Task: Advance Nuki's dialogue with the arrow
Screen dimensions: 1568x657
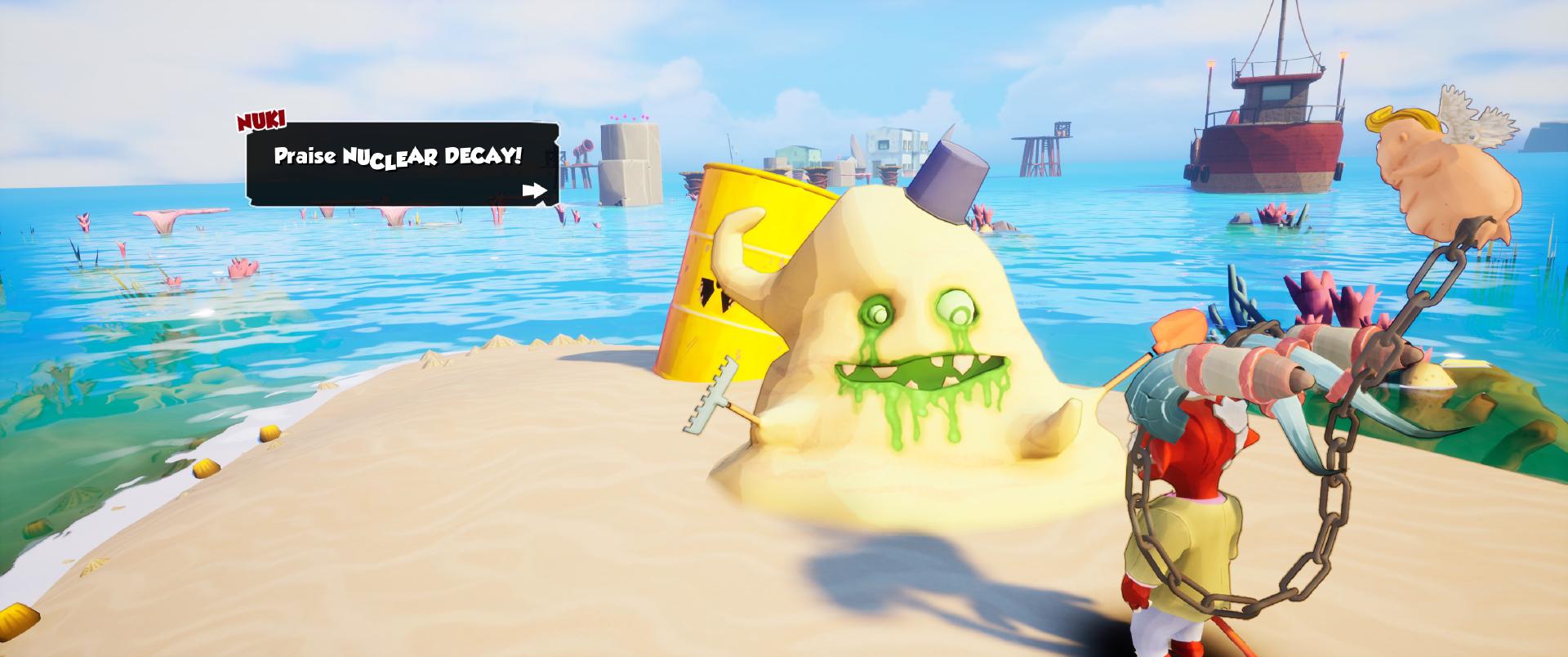Action: (x=535, y=191)
